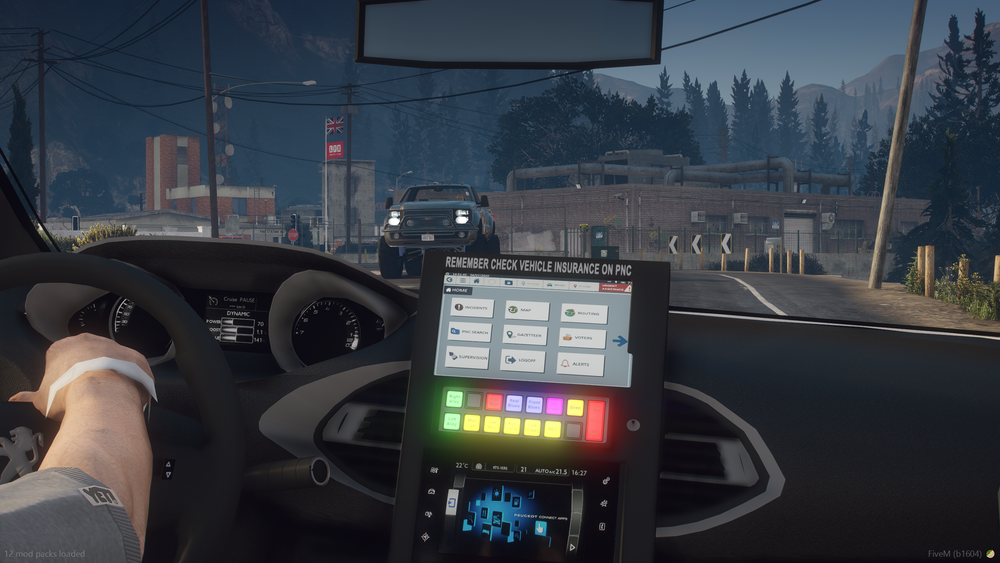Click the Logoff tile
Viewport: 1000px width, 563px height.
coord(523,360)
